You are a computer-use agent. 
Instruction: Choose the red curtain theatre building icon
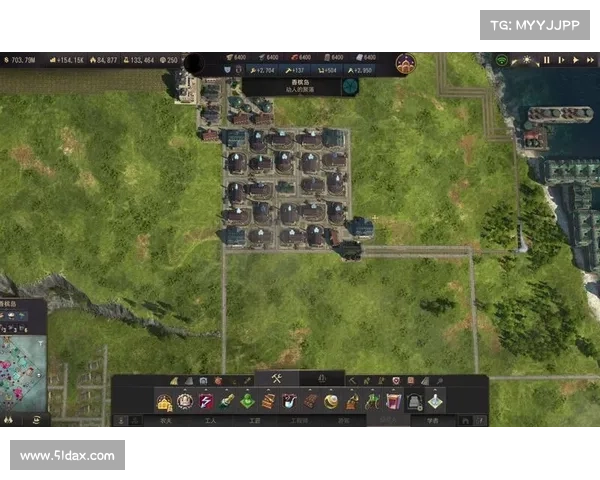click(393, 401)
